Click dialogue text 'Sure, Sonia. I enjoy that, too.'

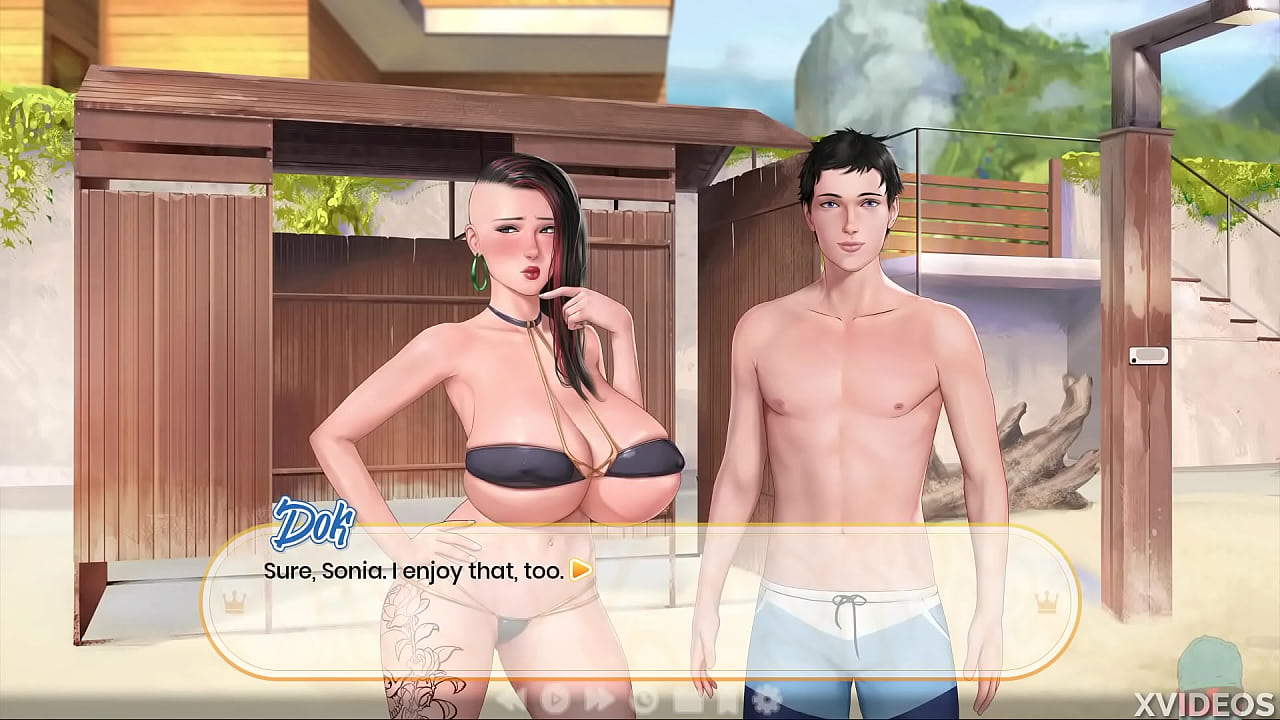point(413,572)
